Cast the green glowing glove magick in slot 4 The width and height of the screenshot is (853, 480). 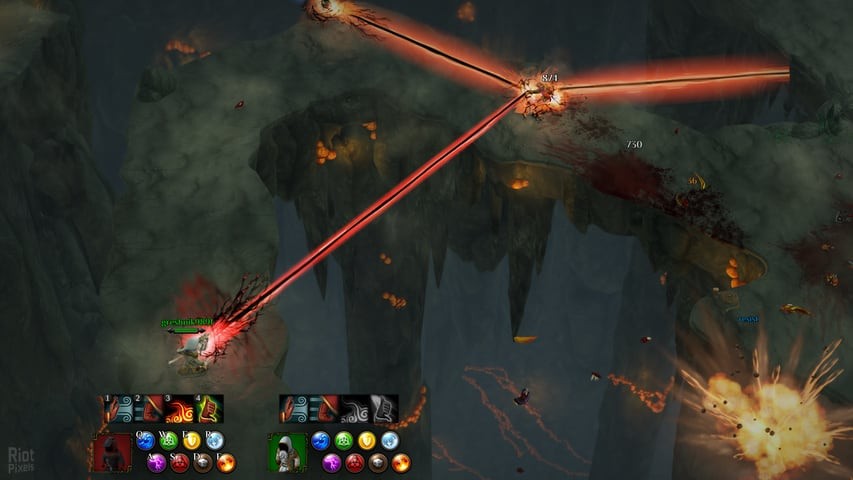[209, 409]
